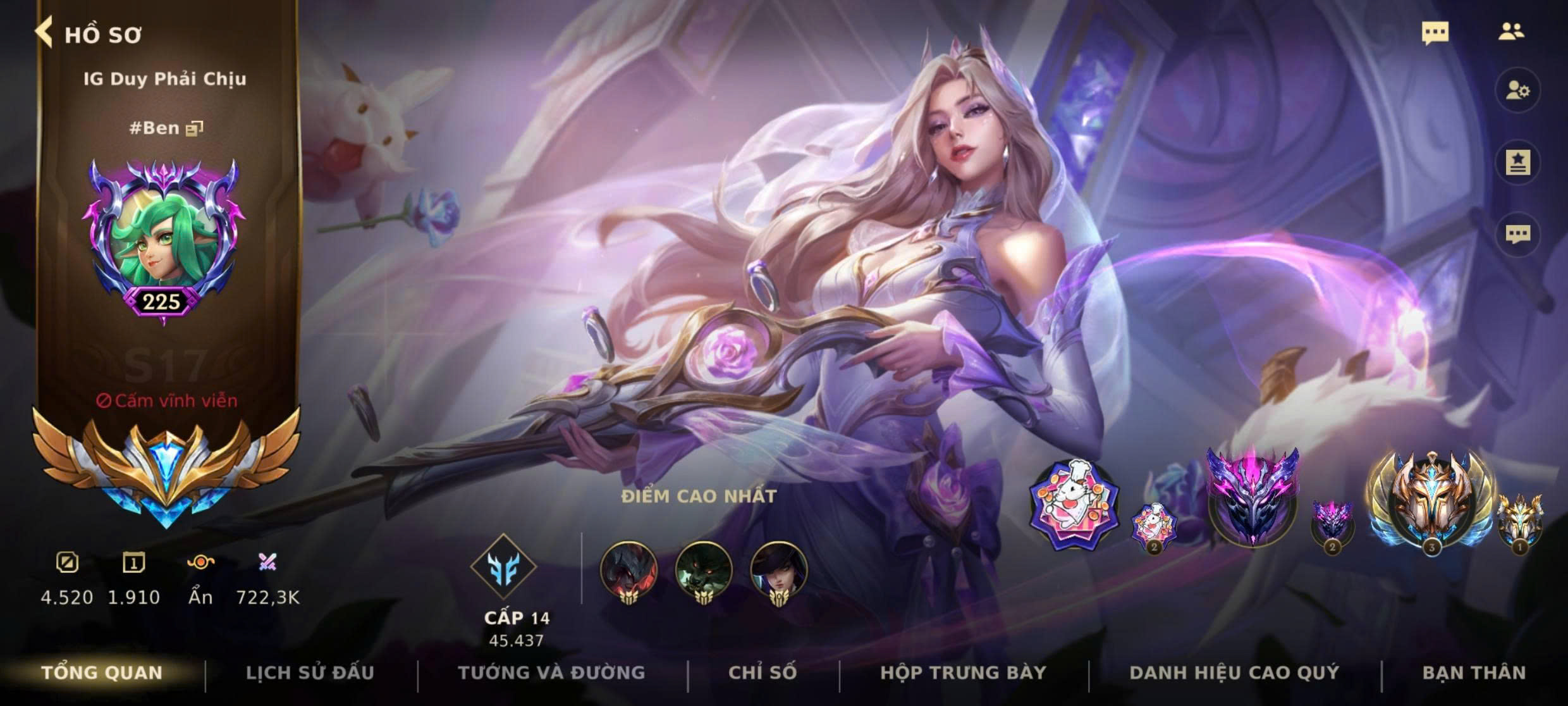Select the Tướng Và Đường tab
Viewport: 1568px width, 706px height.
pyautogui.click(x=551, y=672)
